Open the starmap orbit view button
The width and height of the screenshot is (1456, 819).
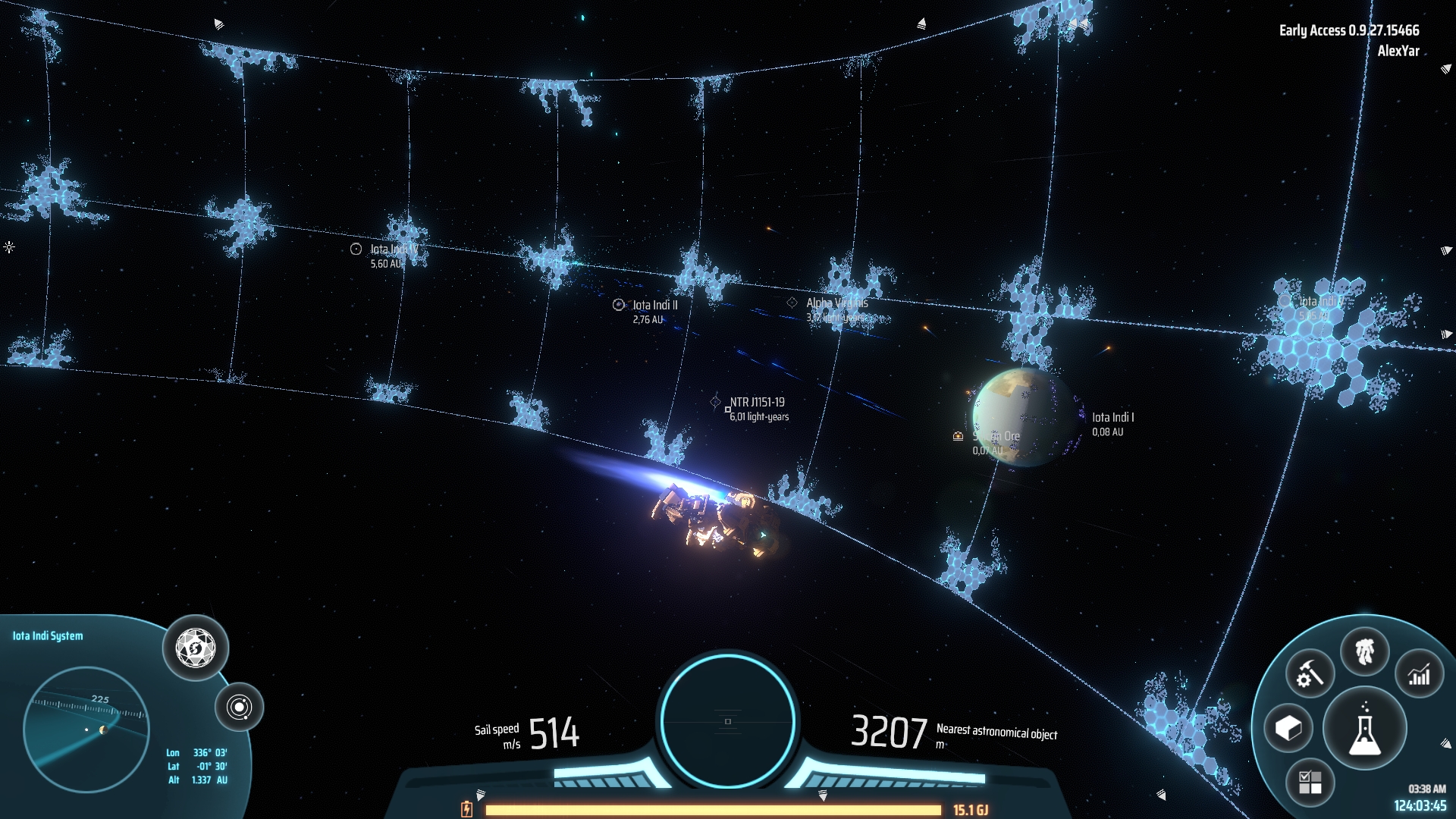239,708
